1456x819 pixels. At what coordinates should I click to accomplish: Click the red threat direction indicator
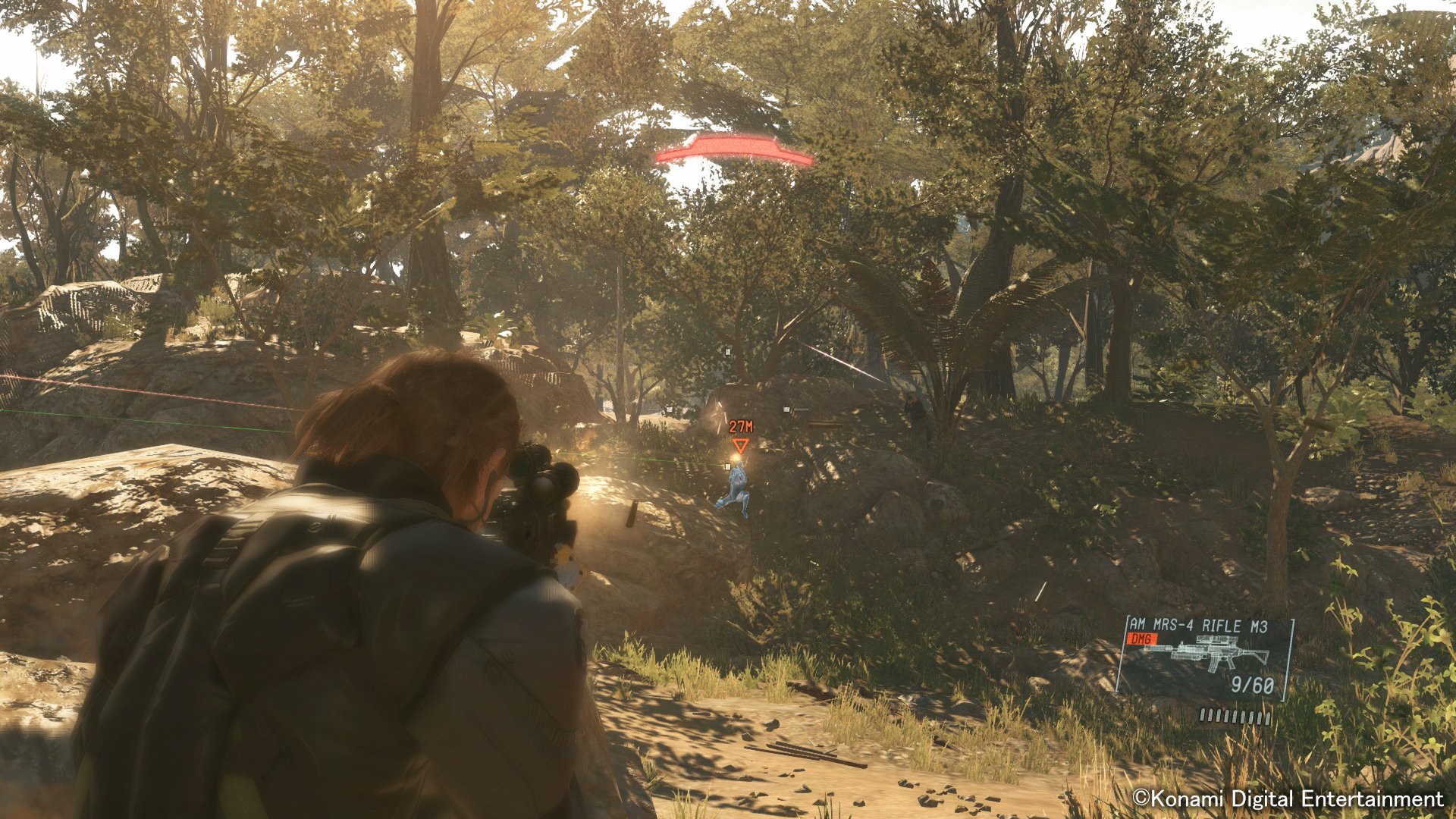pos(733,149)
